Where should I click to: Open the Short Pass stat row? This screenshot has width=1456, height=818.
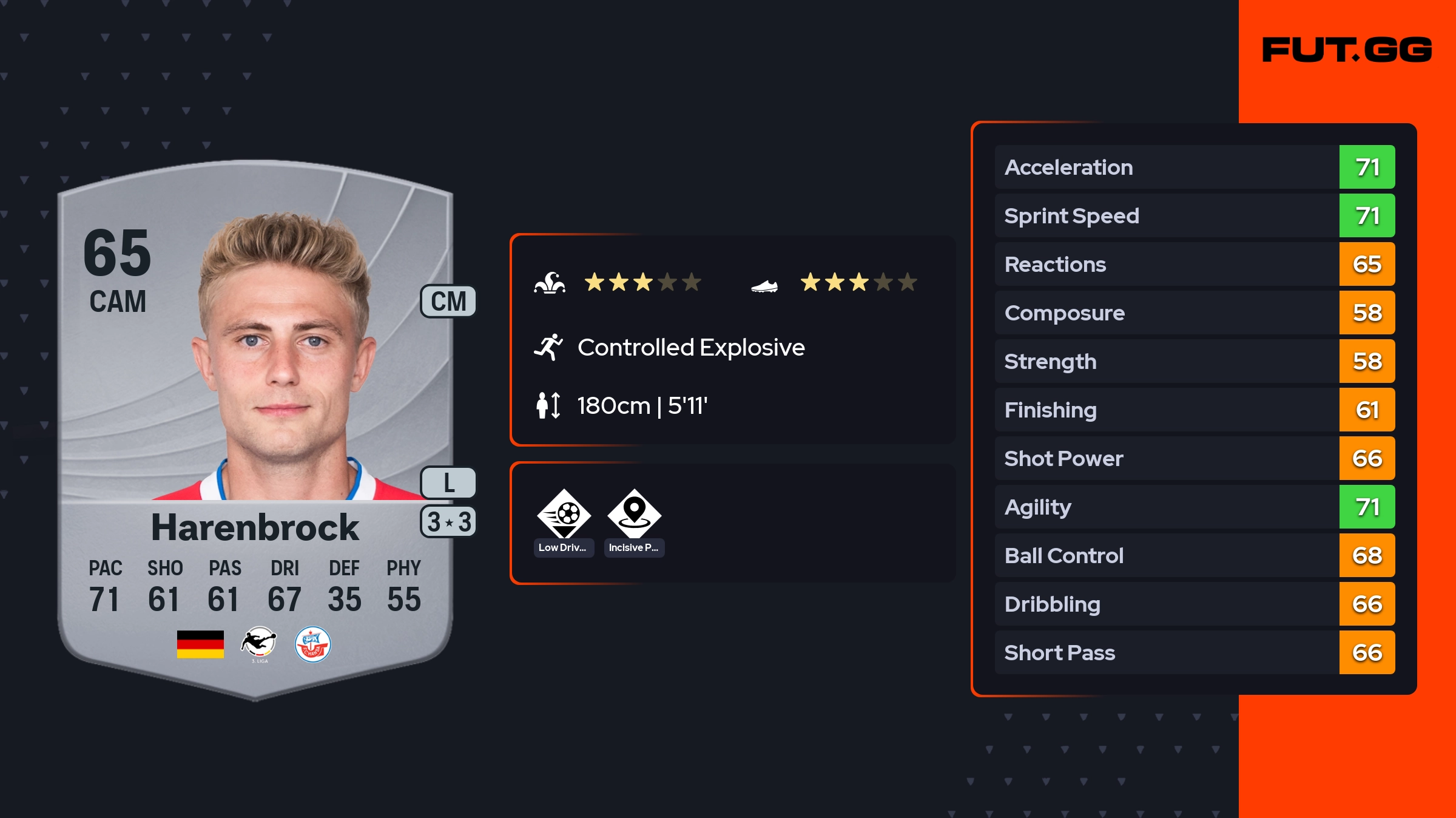pyautogui.click(x=1194, y=653)
